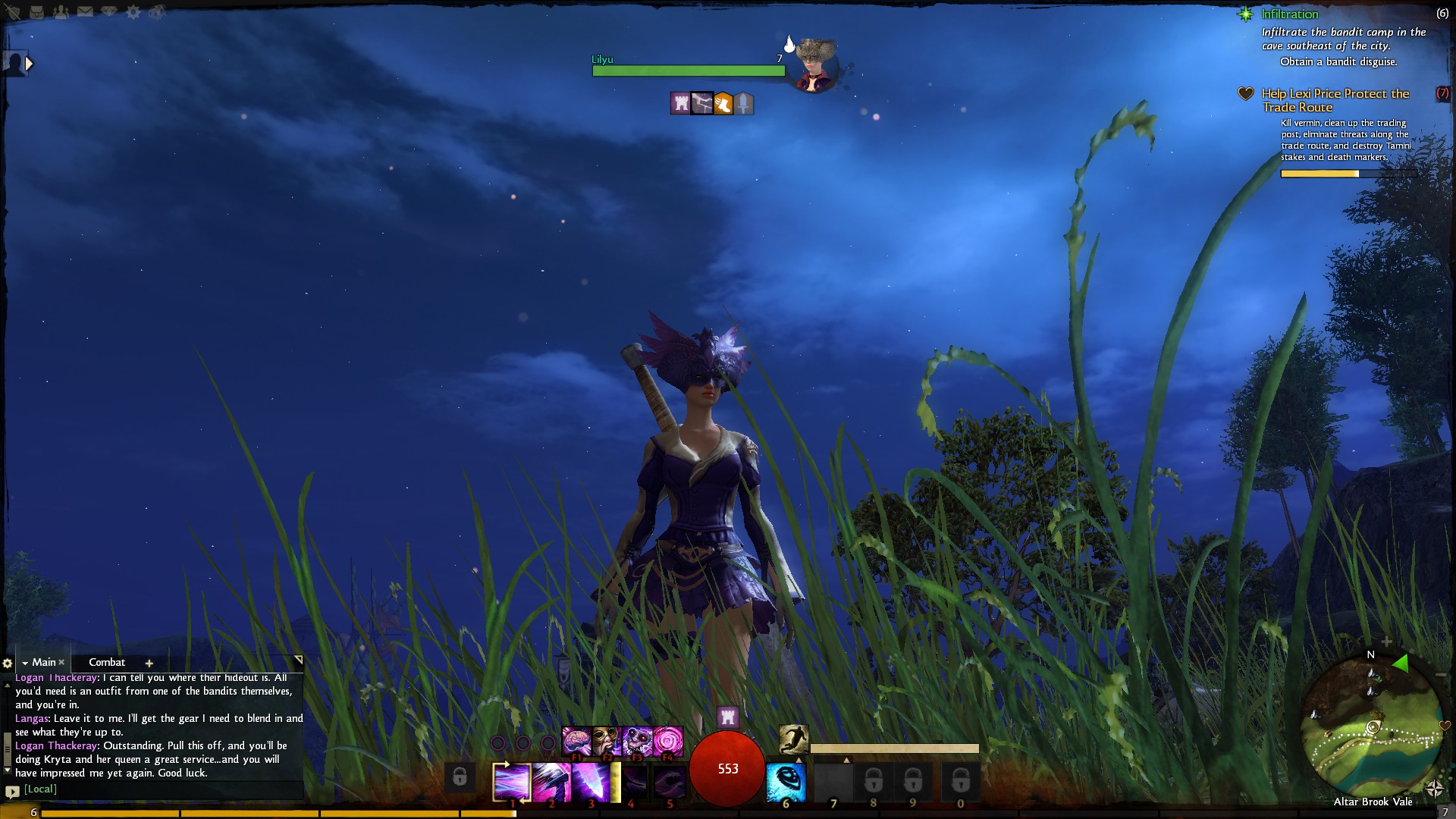Screen dimensions: 1456x819
Task: Open chat options gear
Action: (x=8, y=663)
